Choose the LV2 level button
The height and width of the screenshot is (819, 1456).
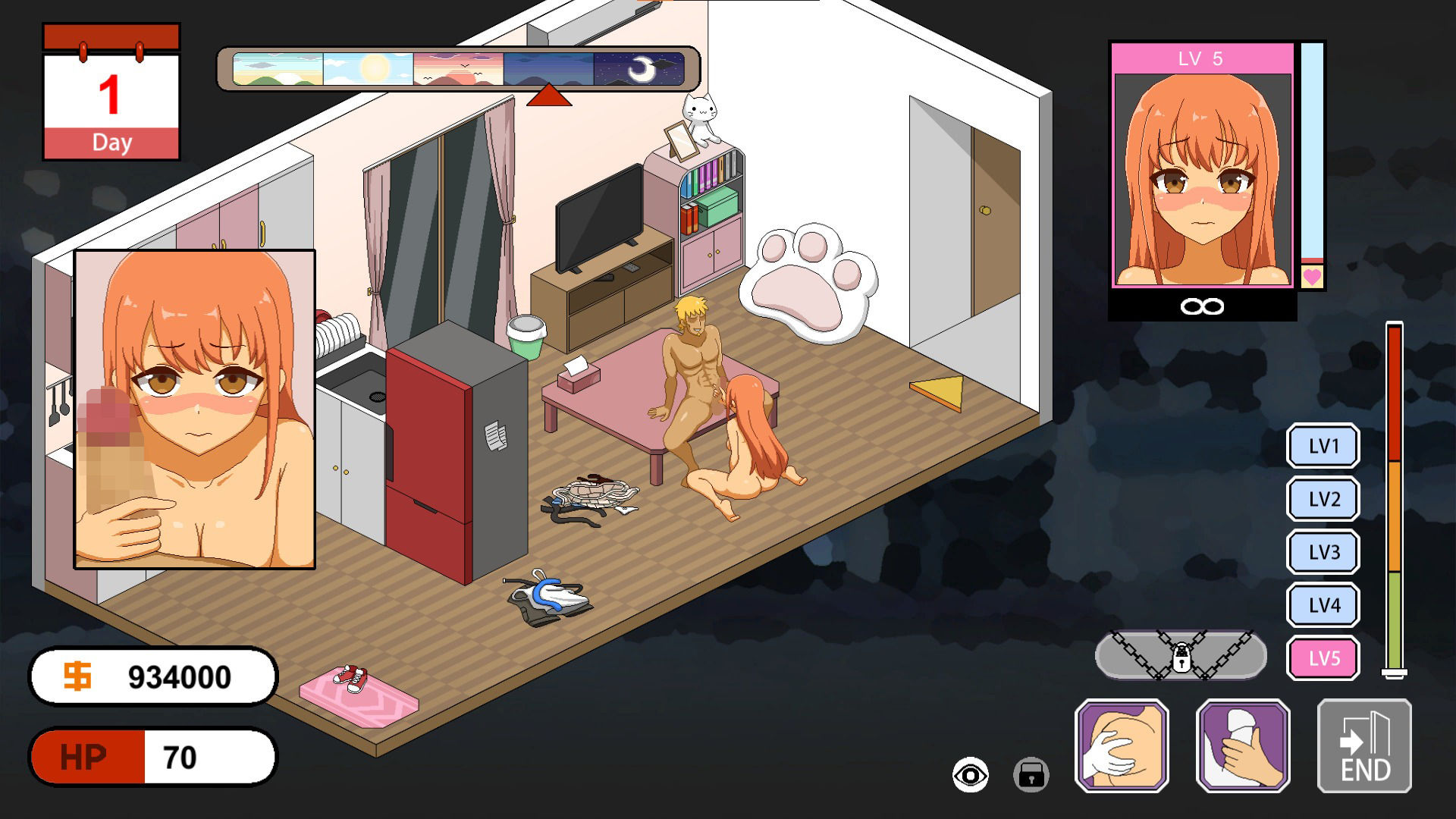tap(1323, 499)
